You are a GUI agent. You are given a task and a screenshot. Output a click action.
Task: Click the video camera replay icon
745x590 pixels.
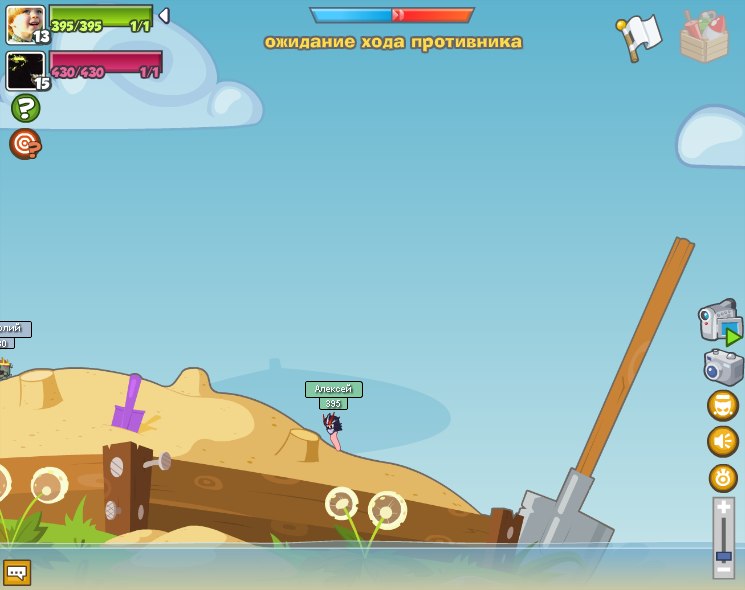point(720,323)
